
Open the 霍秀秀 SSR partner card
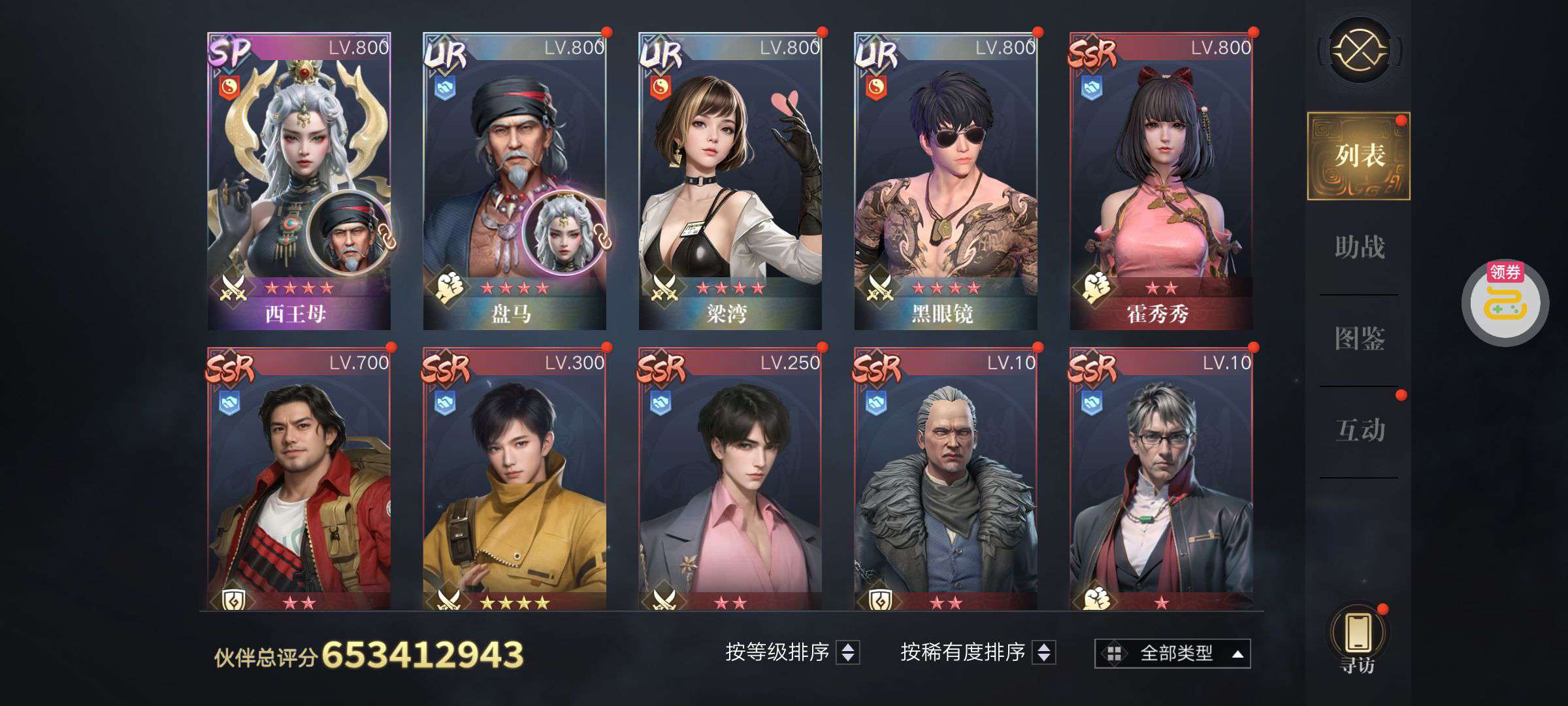1161,180
